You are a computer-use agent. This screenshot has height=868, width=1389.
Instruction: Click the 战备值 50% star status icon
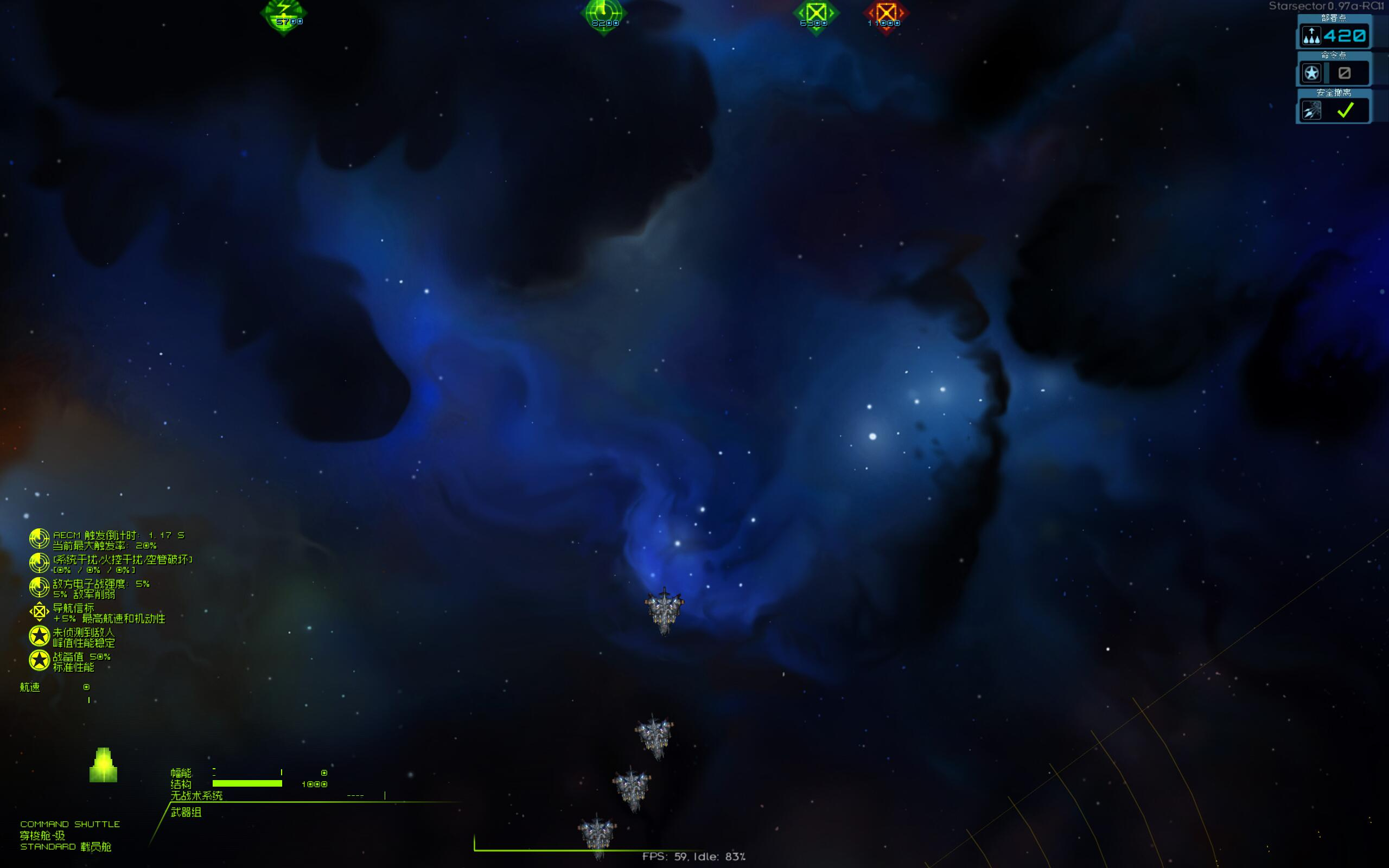click(x=39, y=661)
